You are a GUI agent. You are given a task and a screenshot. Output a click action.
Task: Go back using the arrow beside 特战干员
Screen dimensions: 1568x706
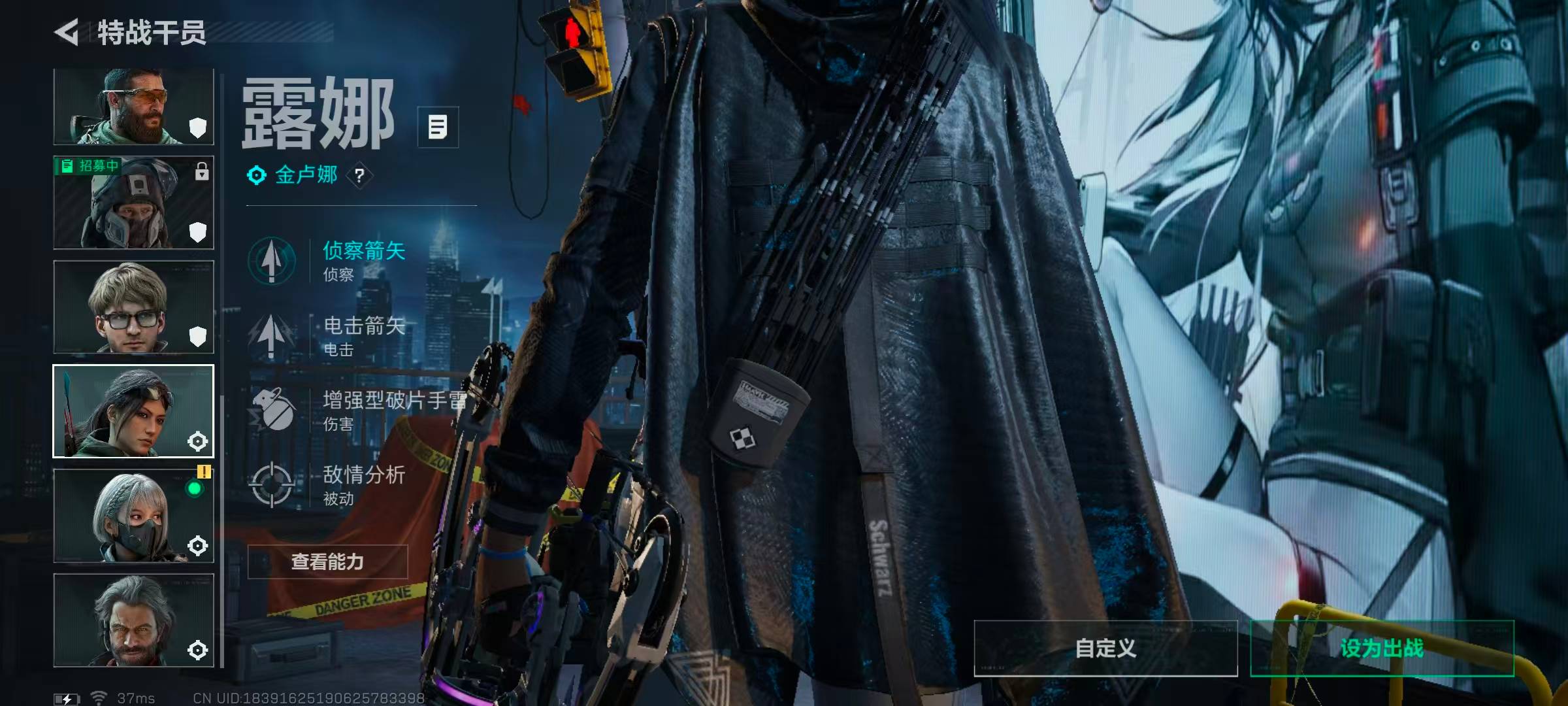coord(67,33)
